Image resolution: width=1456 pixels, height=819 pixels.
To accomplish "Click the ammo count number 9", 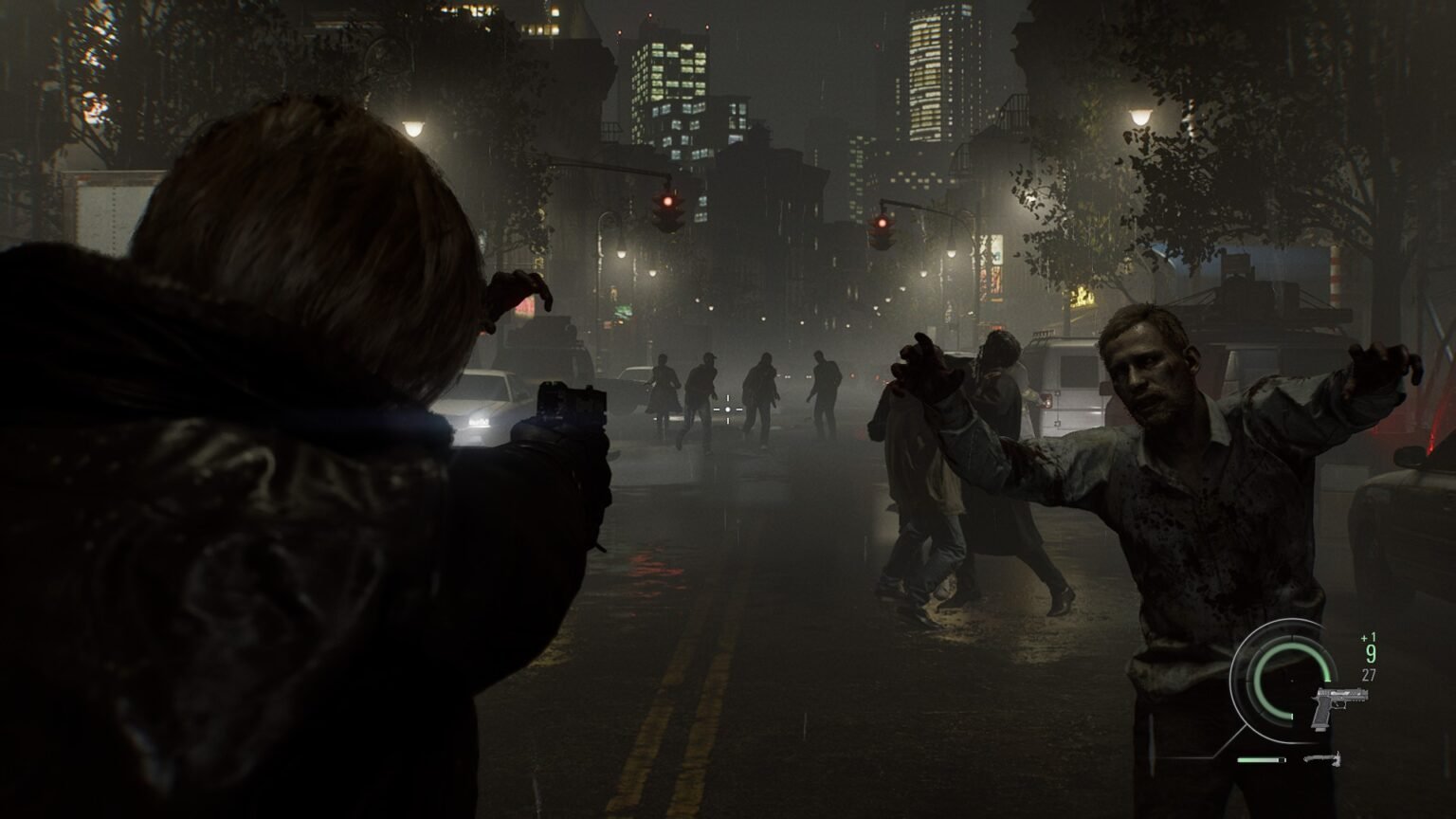I will (x=1371, y=653).
